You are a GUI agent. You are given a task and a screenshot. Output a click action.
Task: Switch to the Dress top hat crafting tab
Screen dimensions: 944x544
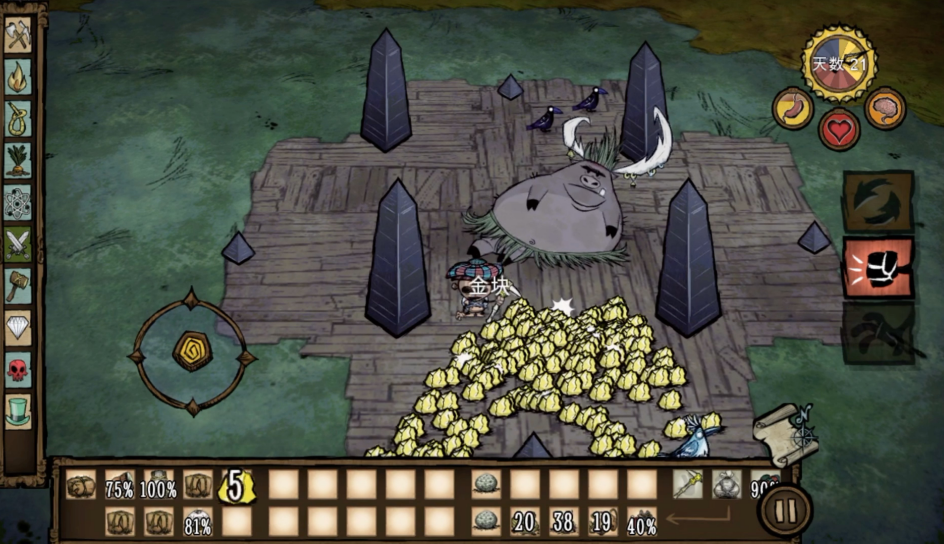coord(18,409)
